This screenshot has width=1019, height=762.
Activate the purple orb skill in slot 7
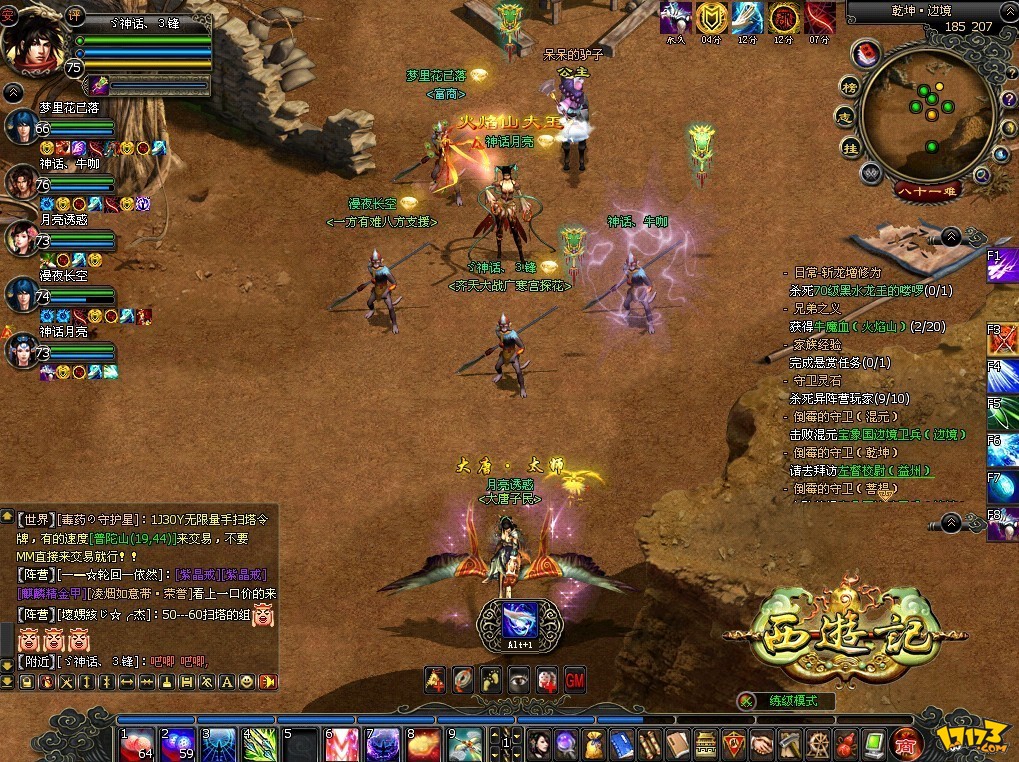(x=383, y=744)
